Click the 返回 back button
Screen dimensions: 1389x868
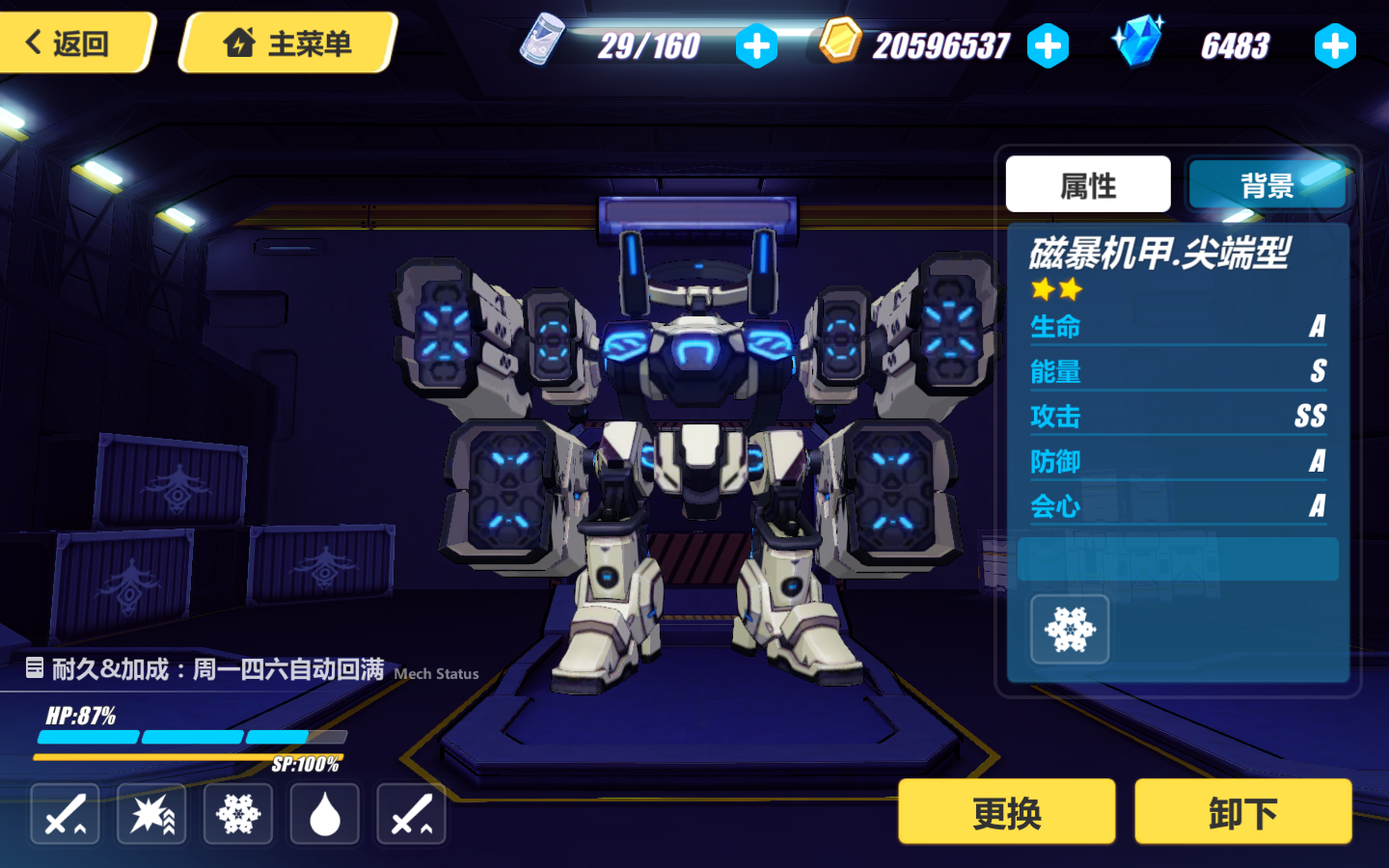click(72, 42)
